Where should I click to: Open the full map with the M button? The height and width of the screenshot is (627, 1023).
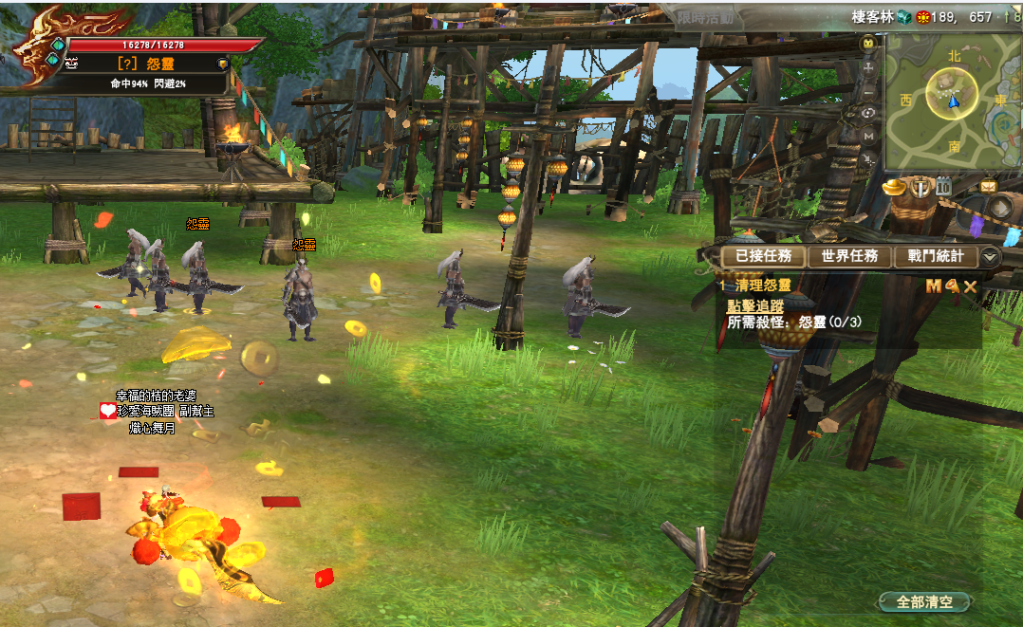(x=868, y=135)
